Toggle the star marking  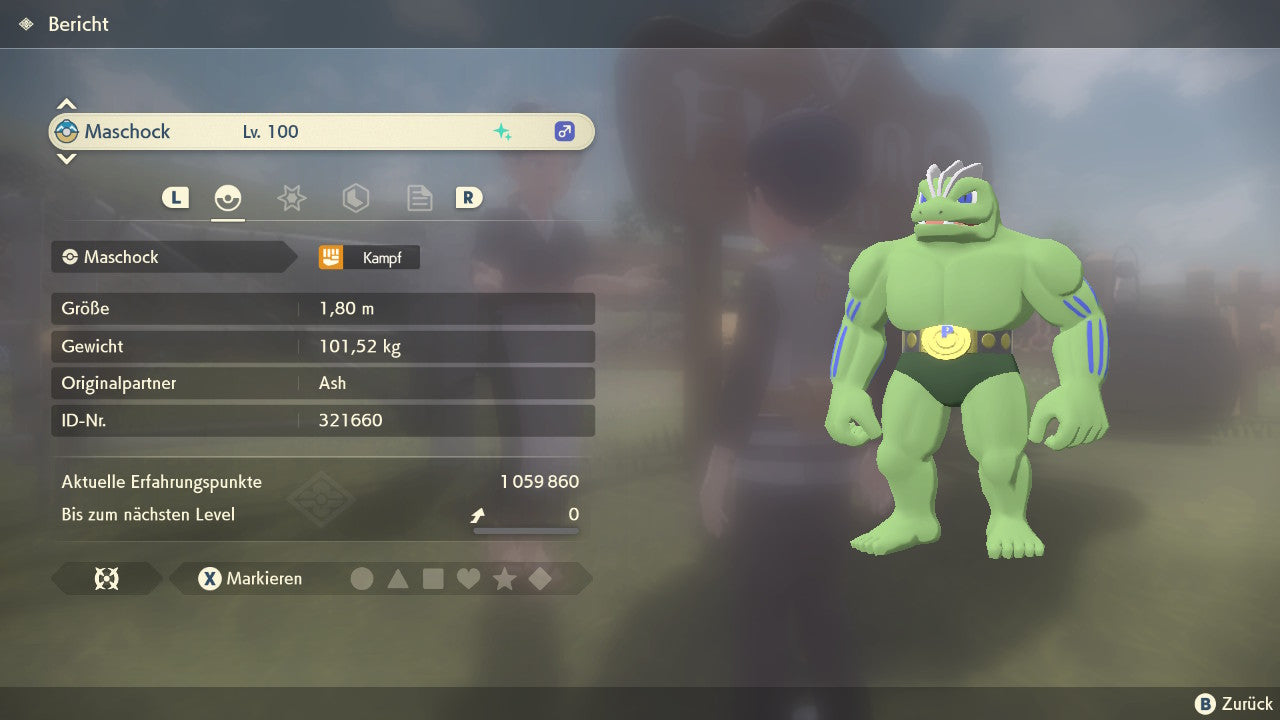click(x=504, y=579)
